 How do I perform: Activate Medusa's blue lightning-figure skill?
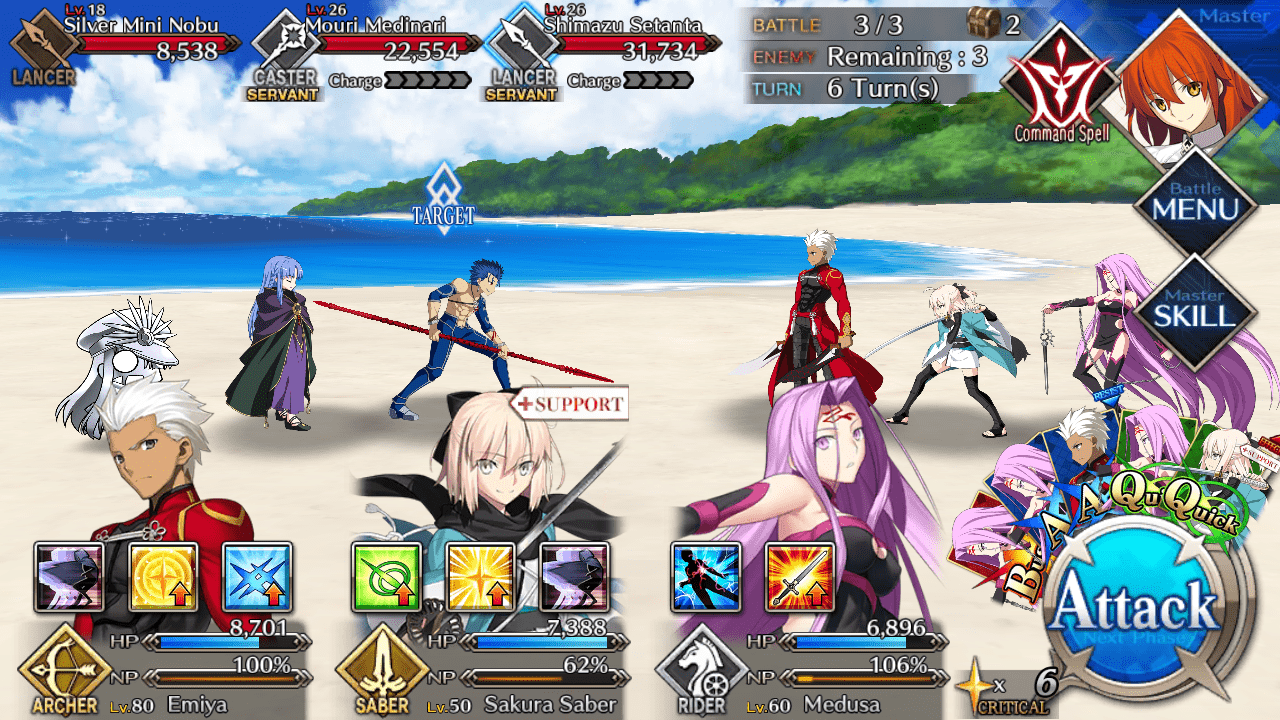[705, 577]
